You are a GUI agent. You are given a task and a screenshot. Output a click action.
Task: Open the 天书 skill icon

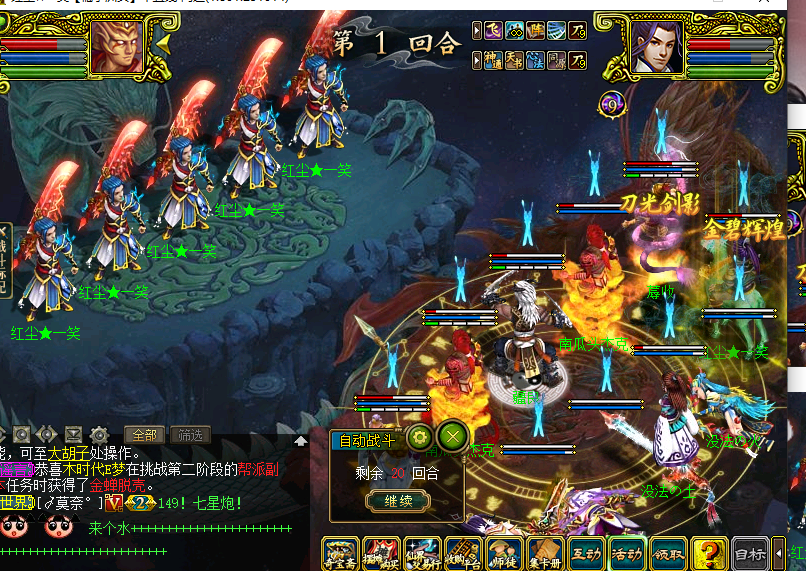tap(516, 60)
